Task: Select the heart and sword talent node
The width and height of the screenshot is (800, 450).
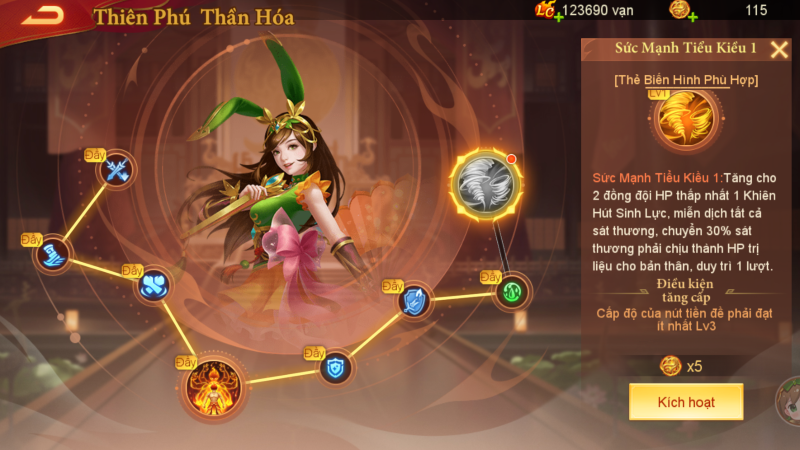Action: point(154,285)
